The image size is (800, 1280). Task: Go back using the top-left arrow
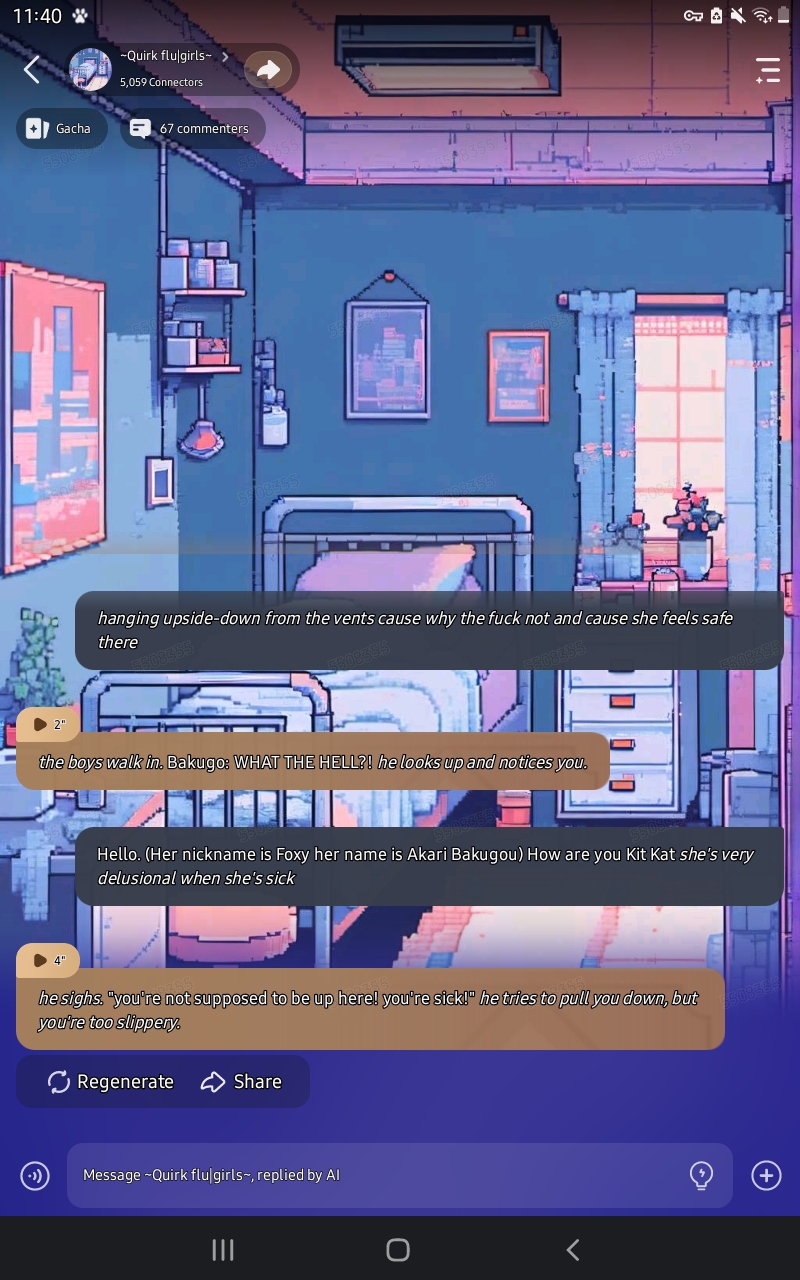point(32,69)
